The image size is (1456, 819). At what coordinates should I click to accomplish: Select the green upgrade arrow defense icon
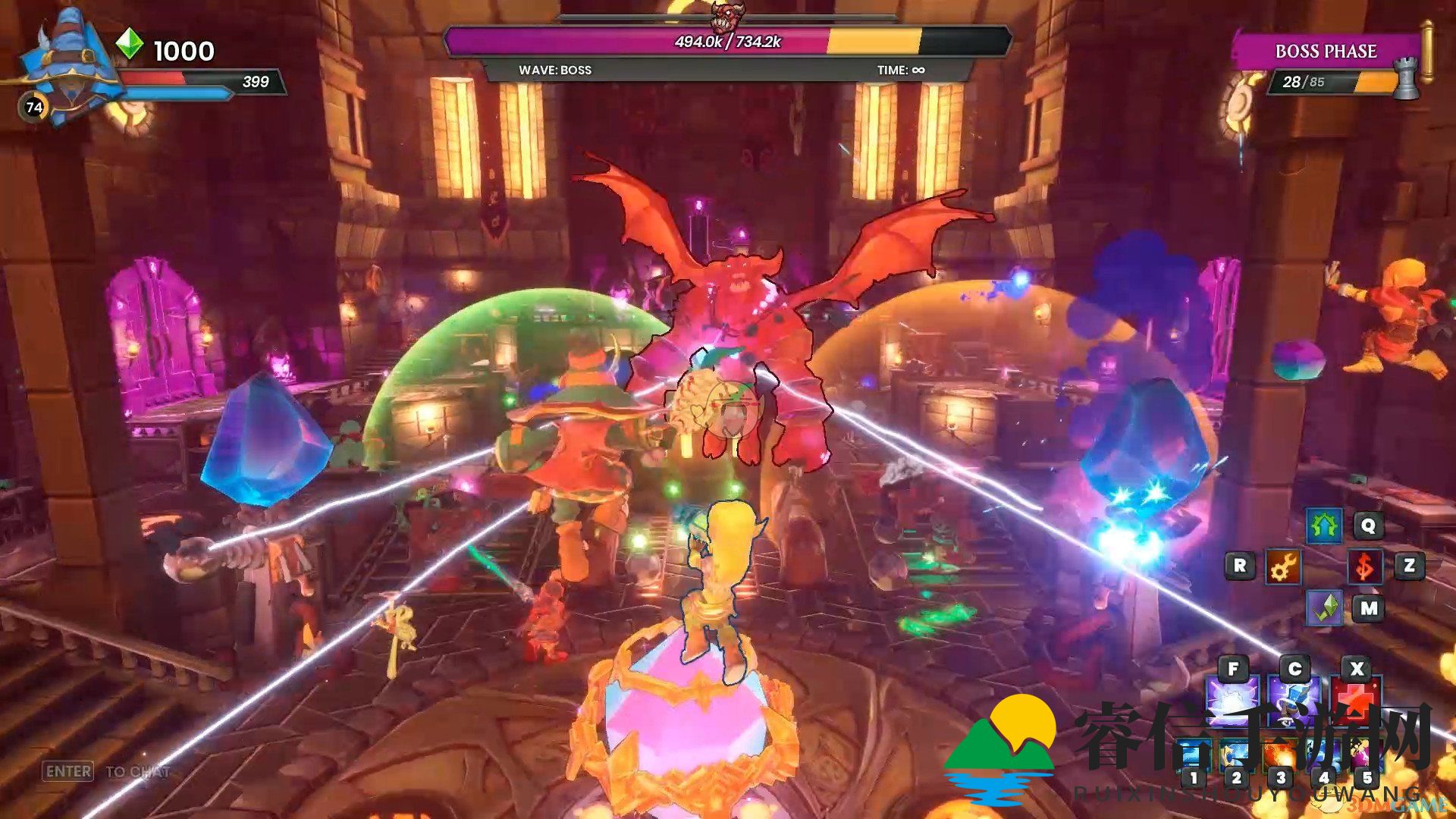[x=1324, y=526]
